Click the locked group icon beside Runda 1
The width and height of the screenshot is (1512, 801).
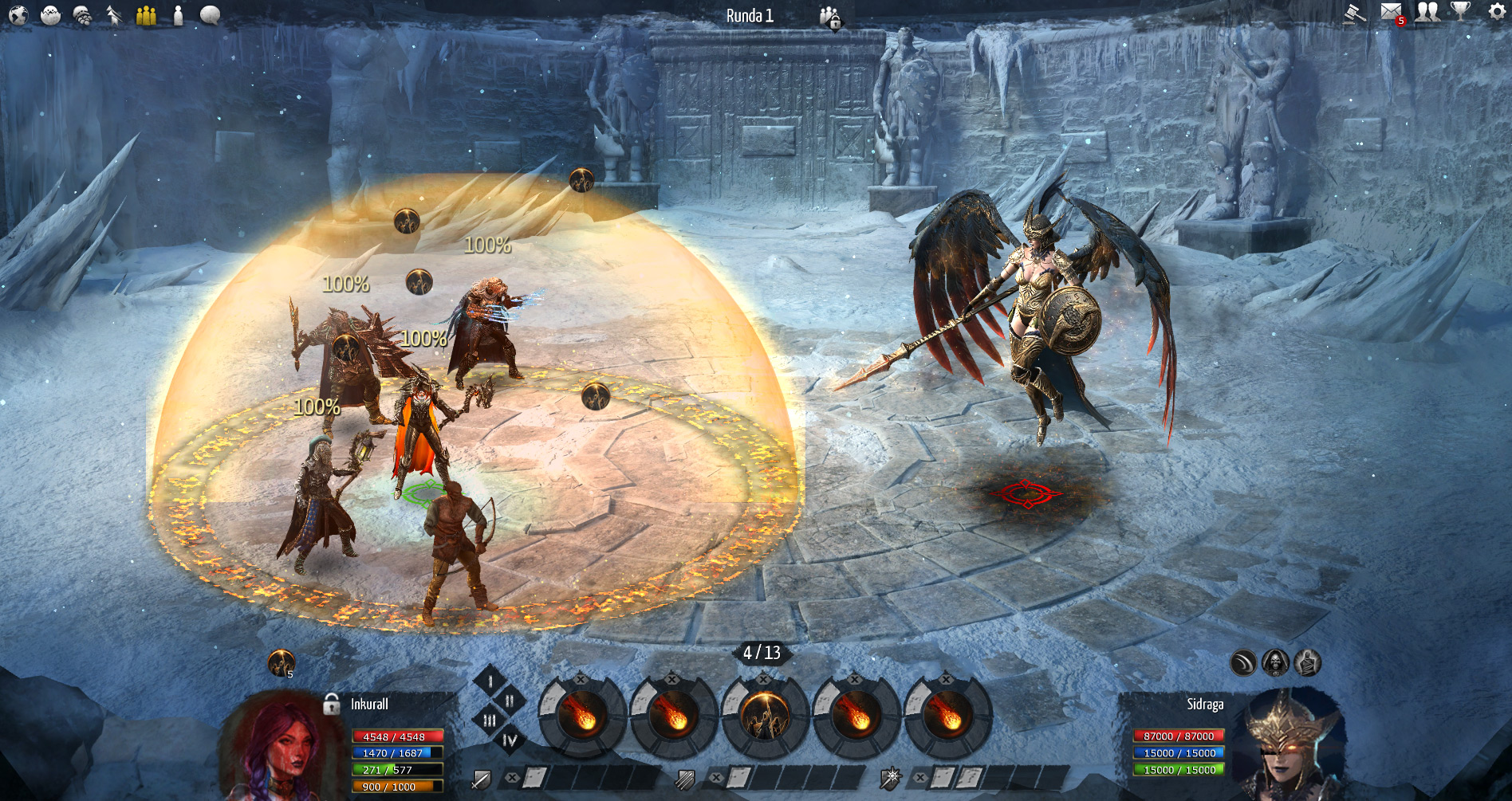pyautogui.click(x=829, y=17)
